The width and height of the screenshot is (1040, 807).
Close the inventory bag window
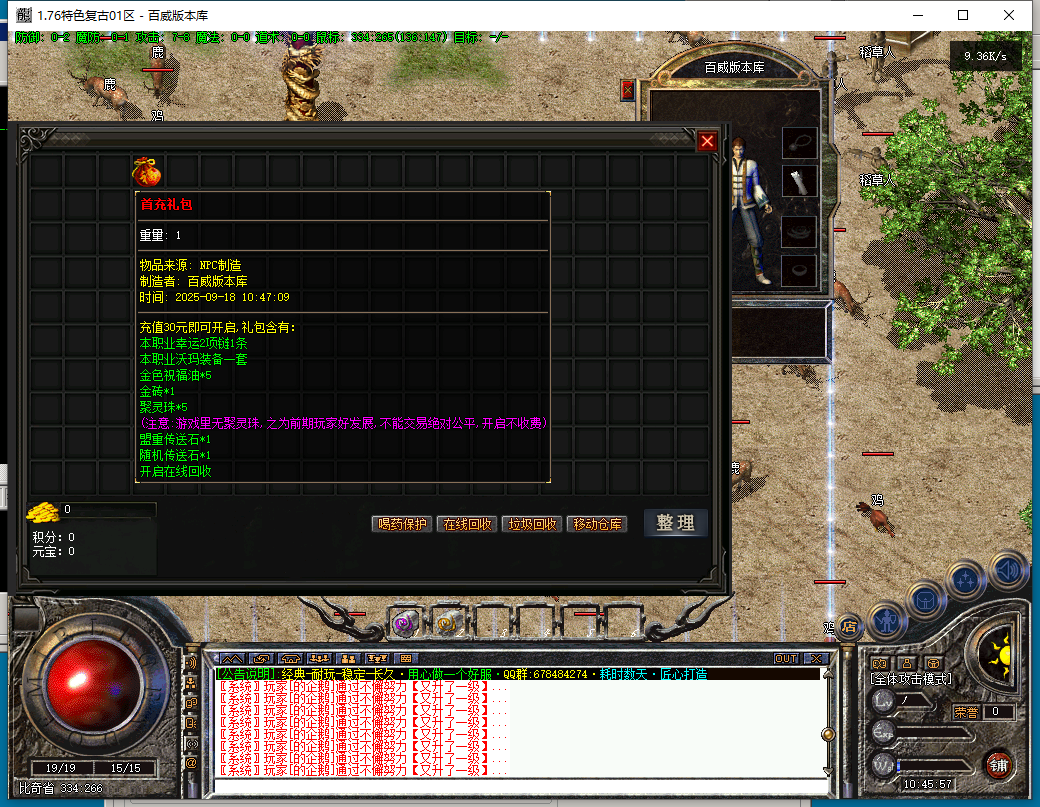707,141
